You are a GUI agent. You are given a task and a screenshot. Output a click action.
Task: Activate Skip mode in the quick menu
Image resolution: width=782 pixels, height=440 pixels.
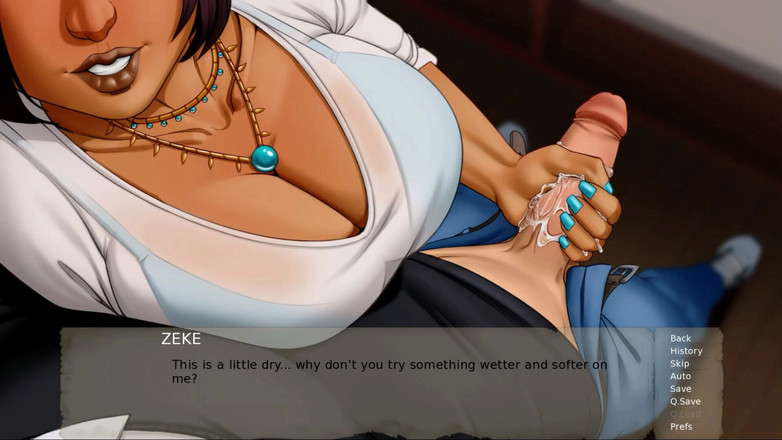click(x=680, y=364)
